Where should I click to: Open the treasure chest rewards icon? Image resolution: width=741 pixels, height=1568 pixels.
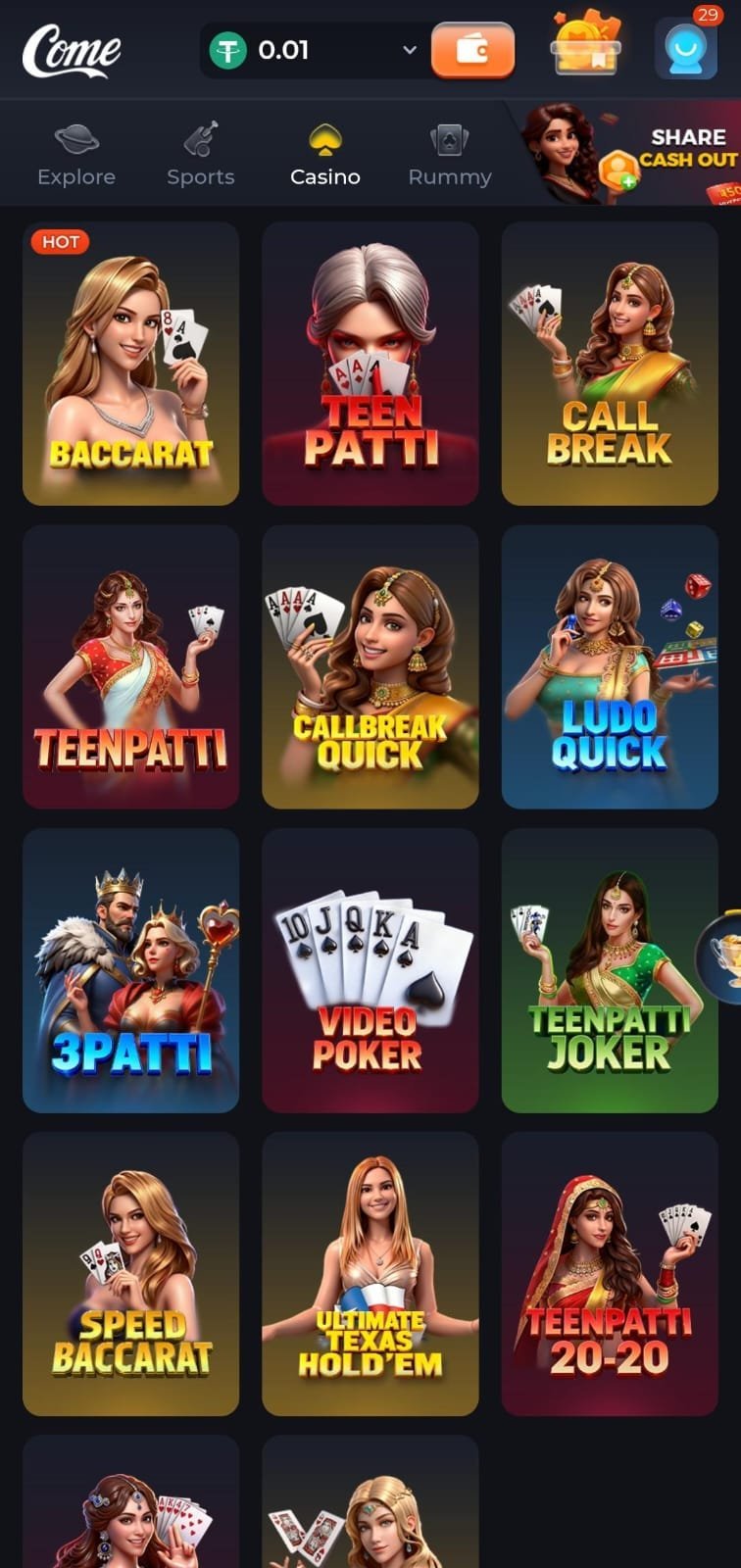click(x=585, y=46)
